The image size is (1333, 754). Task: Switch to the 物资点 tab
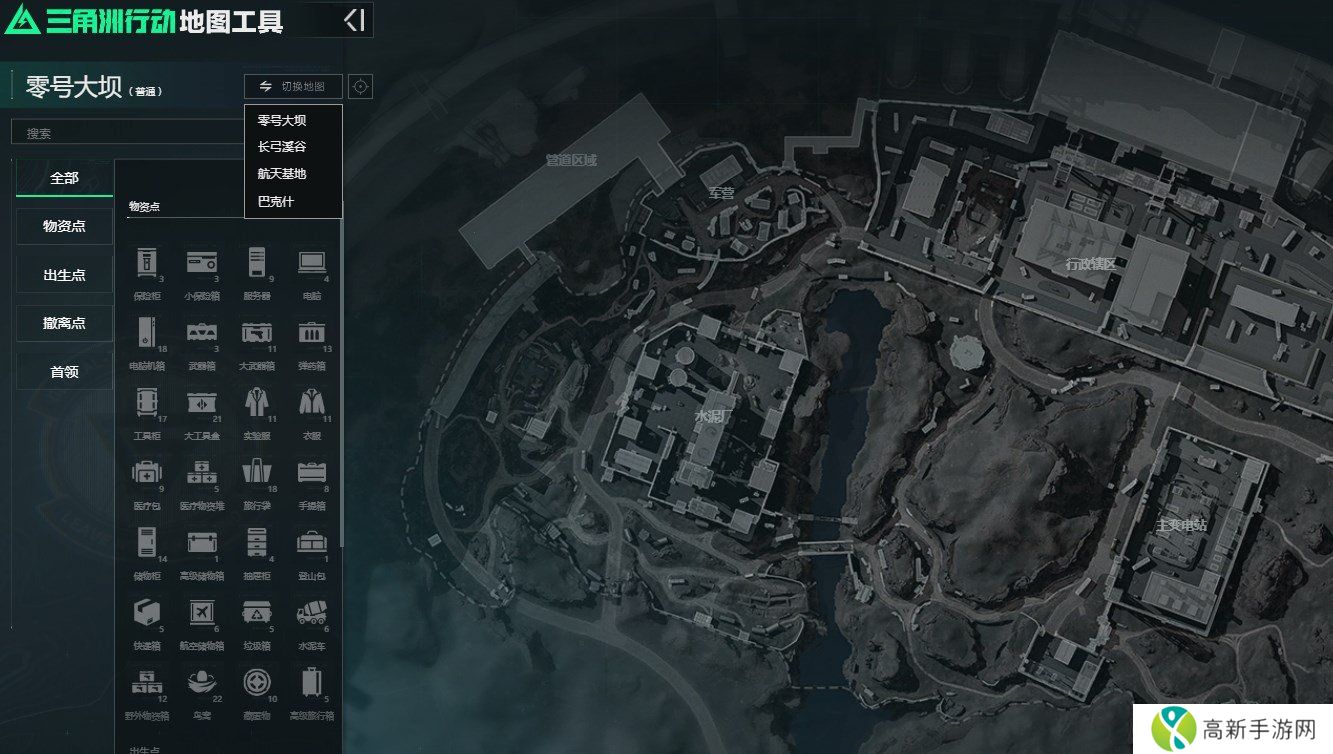tap(65, 226)
